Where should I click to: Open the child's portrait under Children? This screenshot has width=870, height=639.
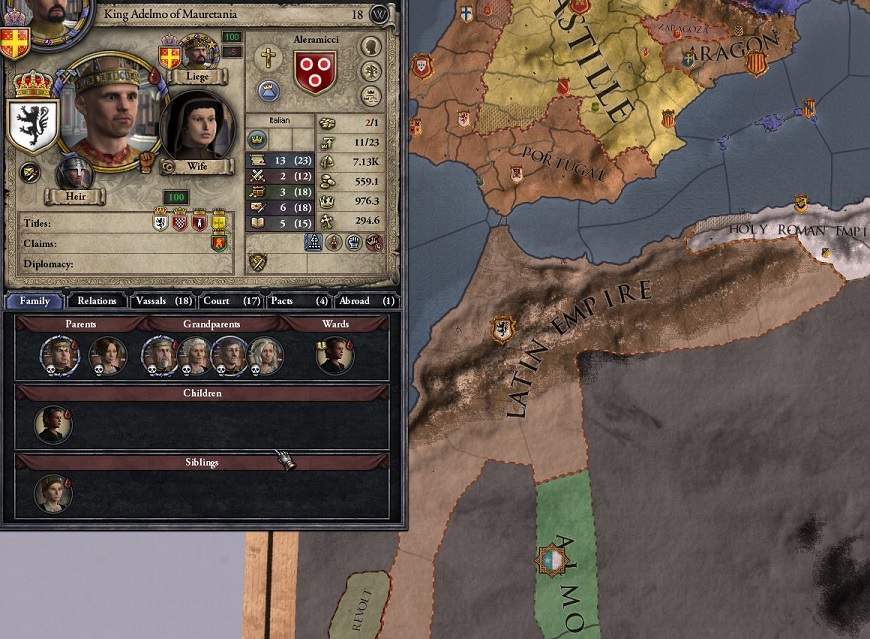[x=53, y=424]
